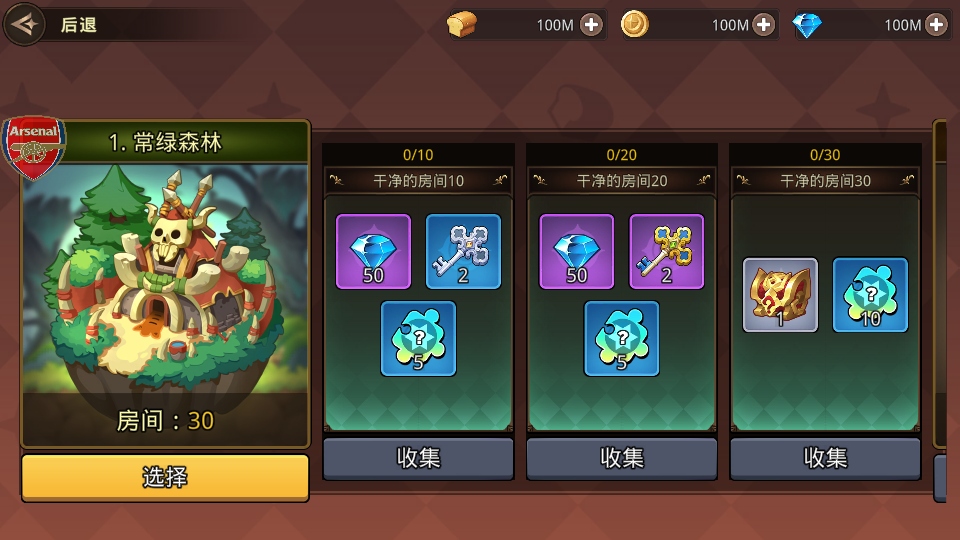Add more gold coins with the plus button
Screen dimensions: 960x540
click(x=764, y=25)
